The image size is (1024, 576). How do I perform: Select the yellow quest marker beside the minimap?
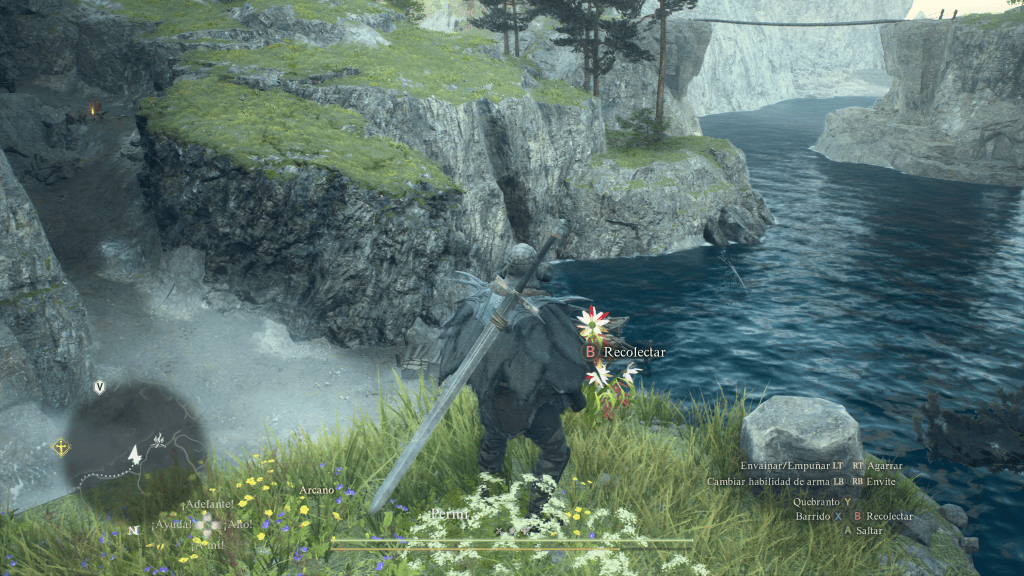[x=62, y=448]
